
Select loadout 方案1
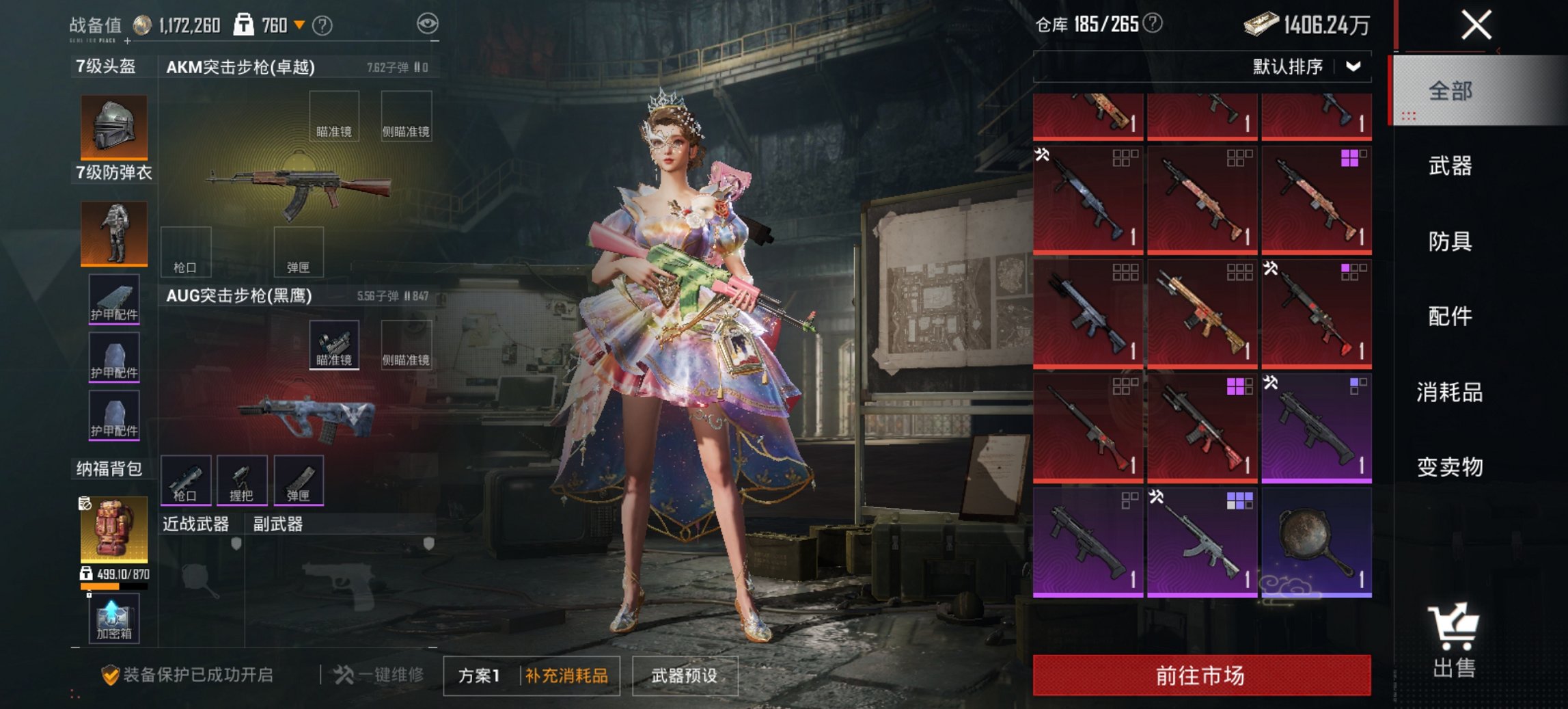tap(480, 676)
